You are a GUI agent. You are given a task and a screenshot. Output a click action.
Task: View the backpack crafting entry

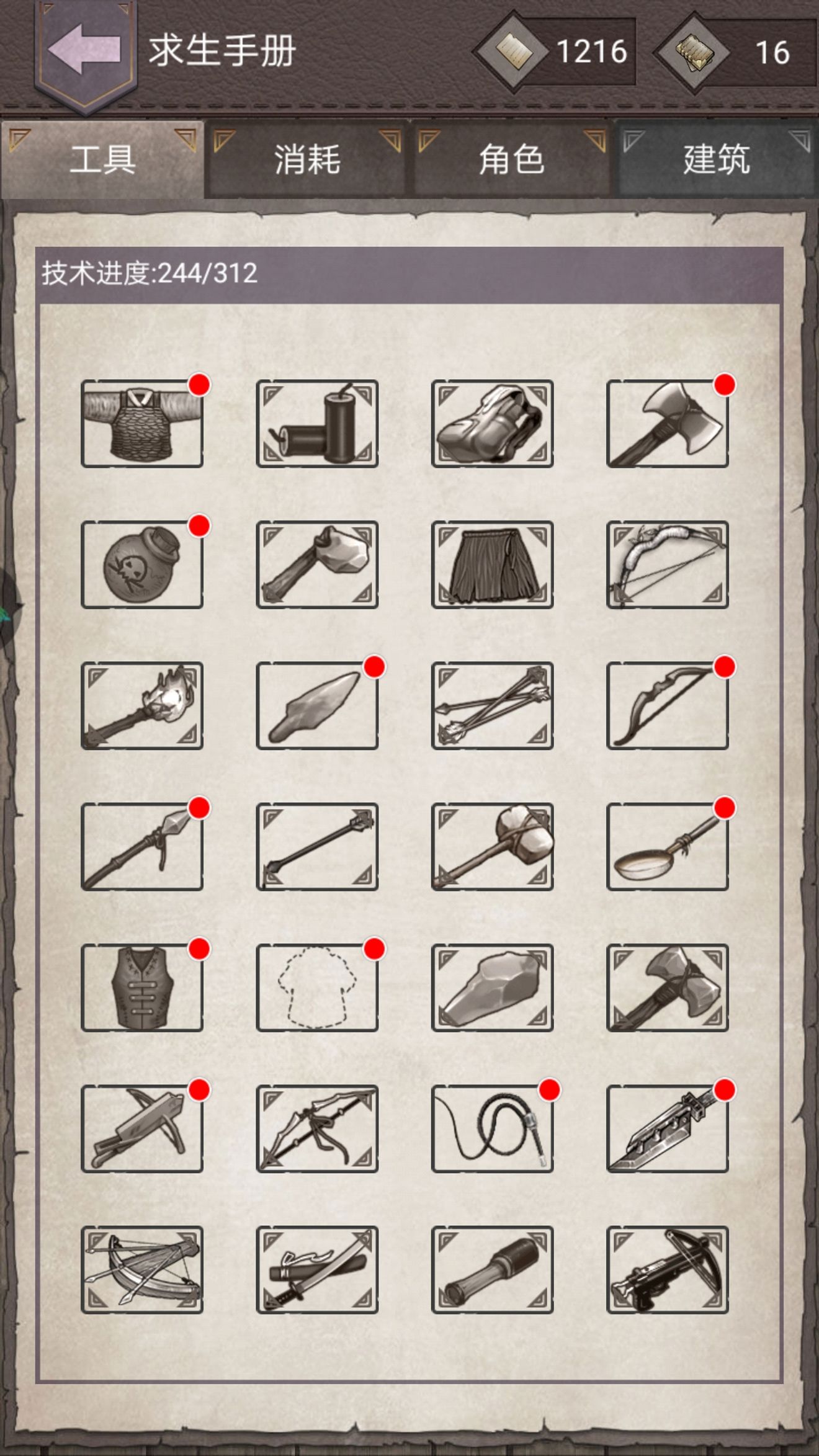pos(492,425)
